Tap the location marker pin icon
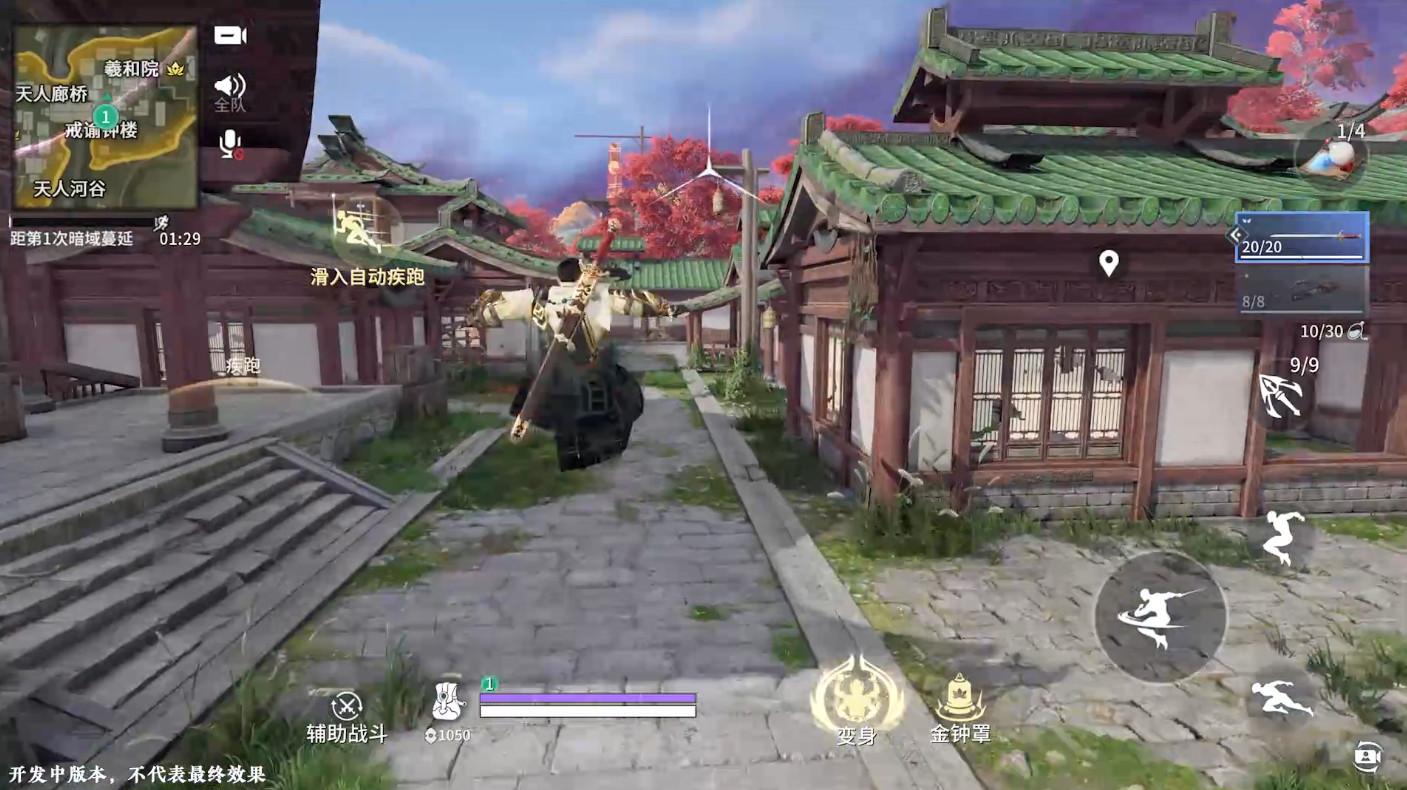 pyautogui.click(x=1106, y=262)
